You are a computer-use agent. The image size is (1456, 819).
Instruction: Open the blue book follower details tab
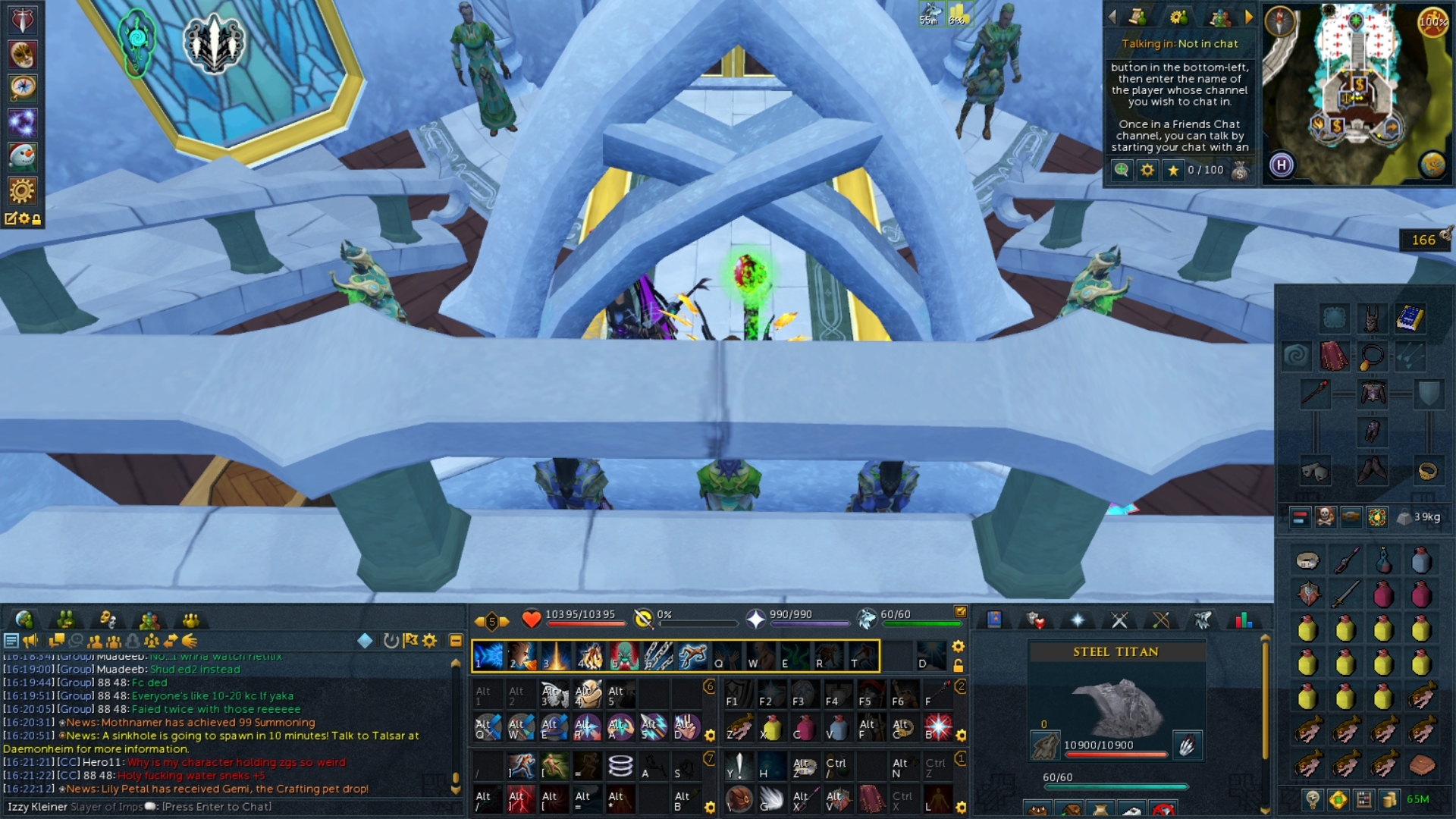(x=993, y=619)
